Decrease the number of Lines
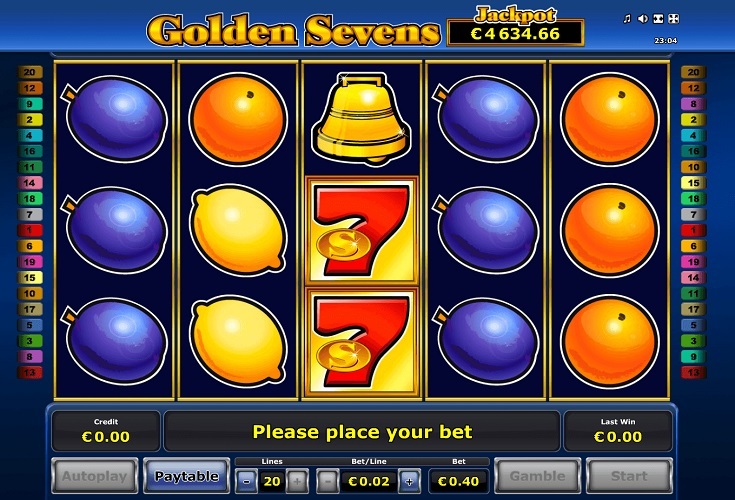 tap(246, 481)
